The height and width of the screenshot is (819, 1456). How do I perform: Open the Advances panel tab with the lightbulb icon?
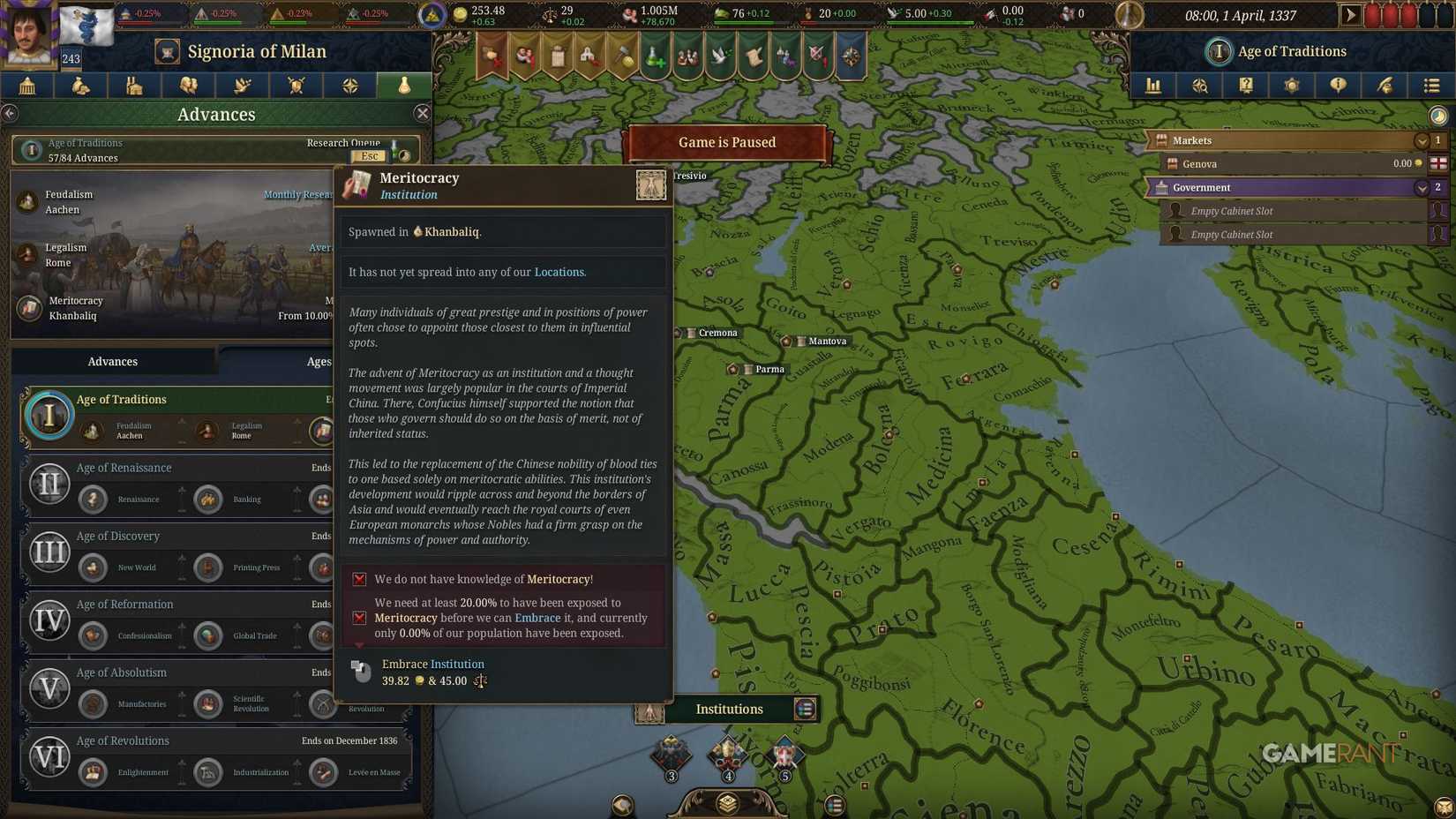click(x=403, y=86)
